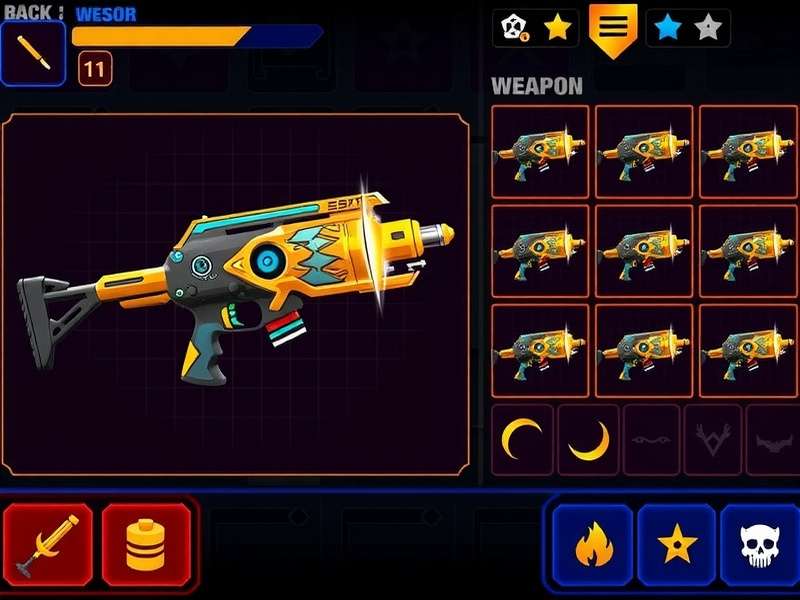The height and width of the screenshot is (600, 800).
Task: Pick the dim bat wings attachment slot
Action: click(771, 440)
